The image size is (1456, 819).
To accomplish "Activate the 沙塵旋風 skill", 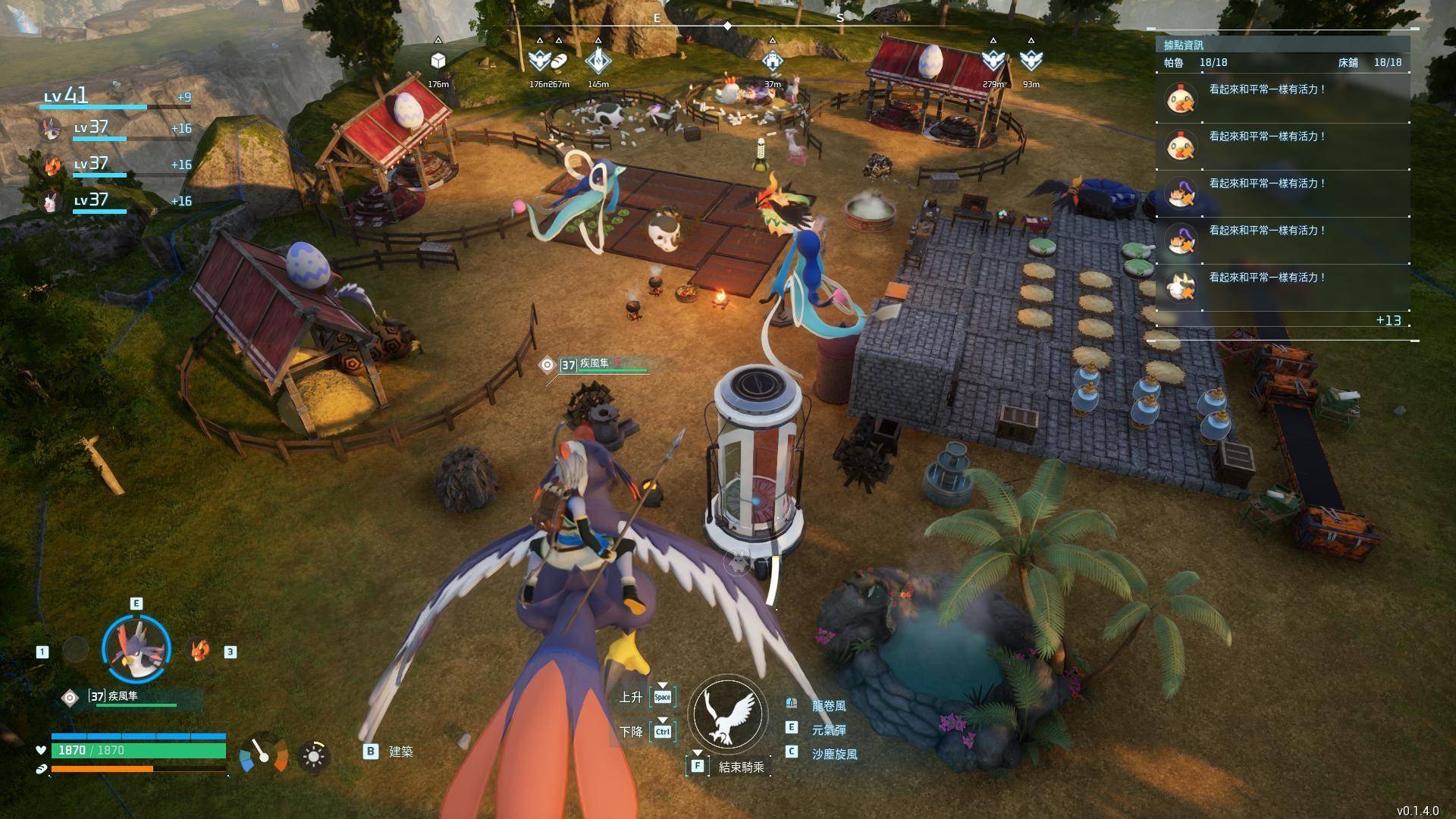I will pos(833,755).
